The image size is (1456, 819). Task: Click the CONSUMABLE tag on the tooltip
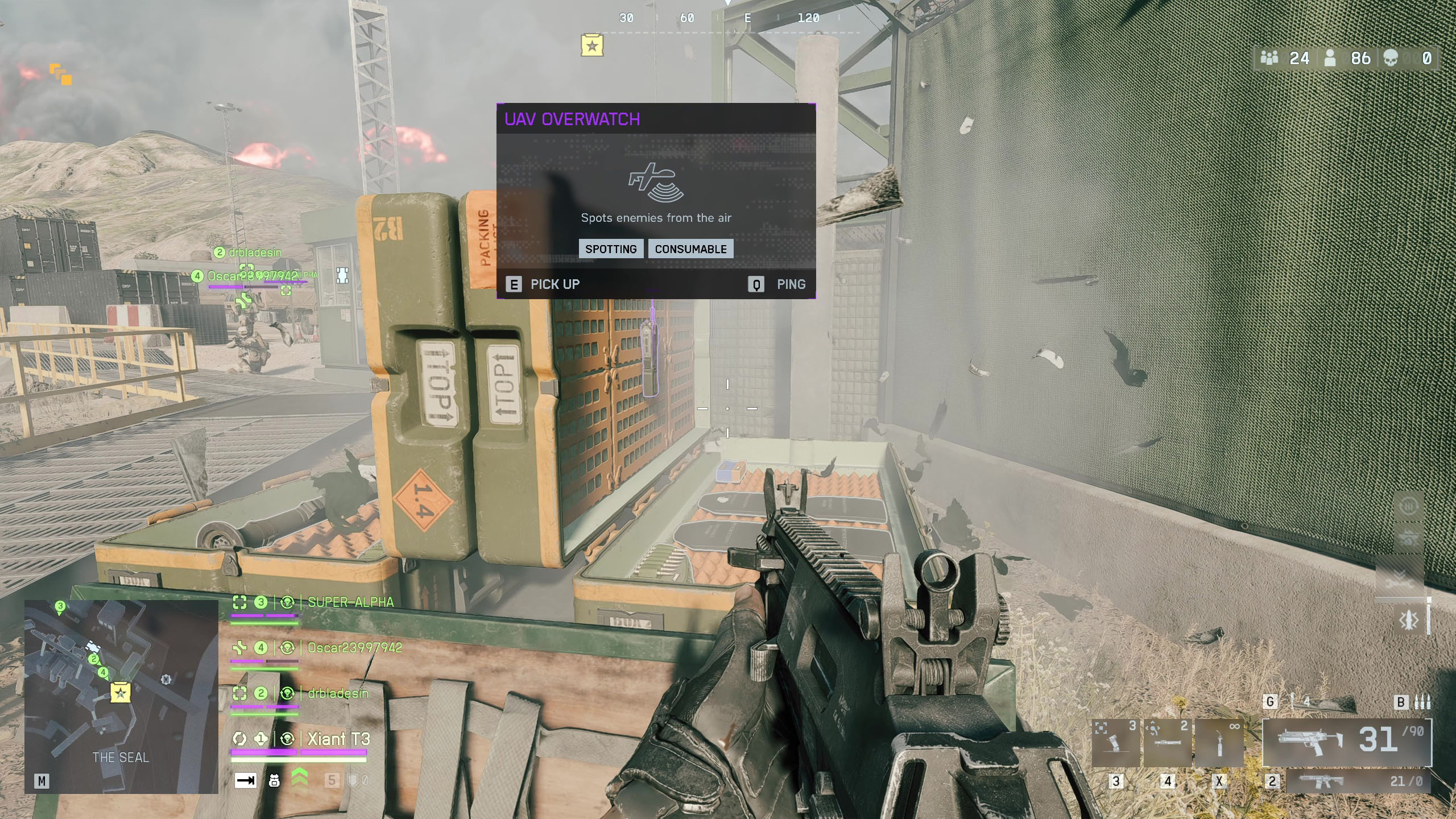[690, 249]
